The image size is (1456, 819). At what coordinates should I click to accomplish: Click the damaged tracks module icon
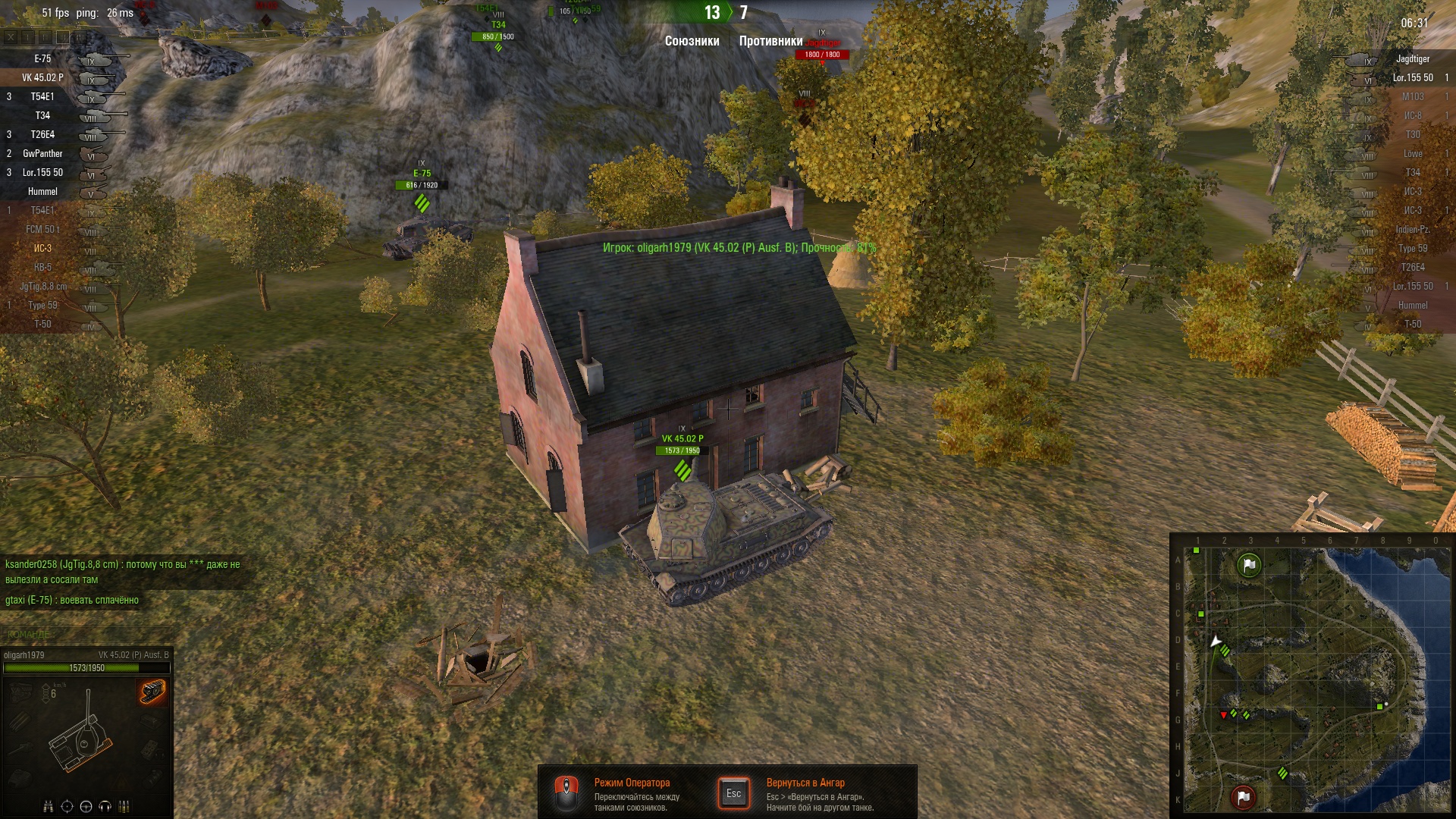(152, 692)
